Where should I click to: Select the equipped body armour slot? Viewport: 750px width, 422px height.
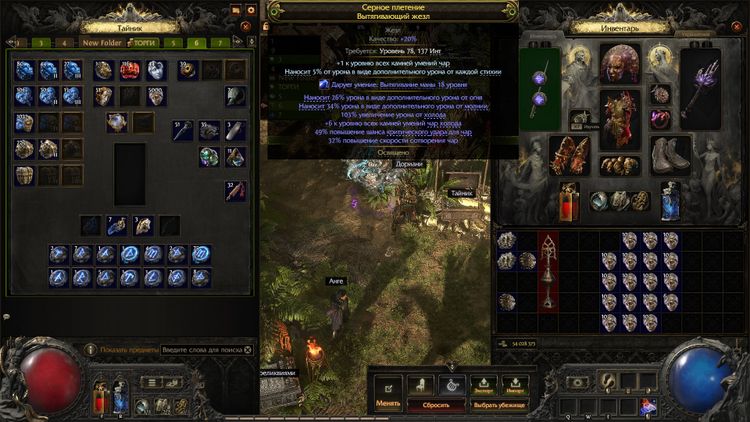pyautogui.click(x=620, y=116)
